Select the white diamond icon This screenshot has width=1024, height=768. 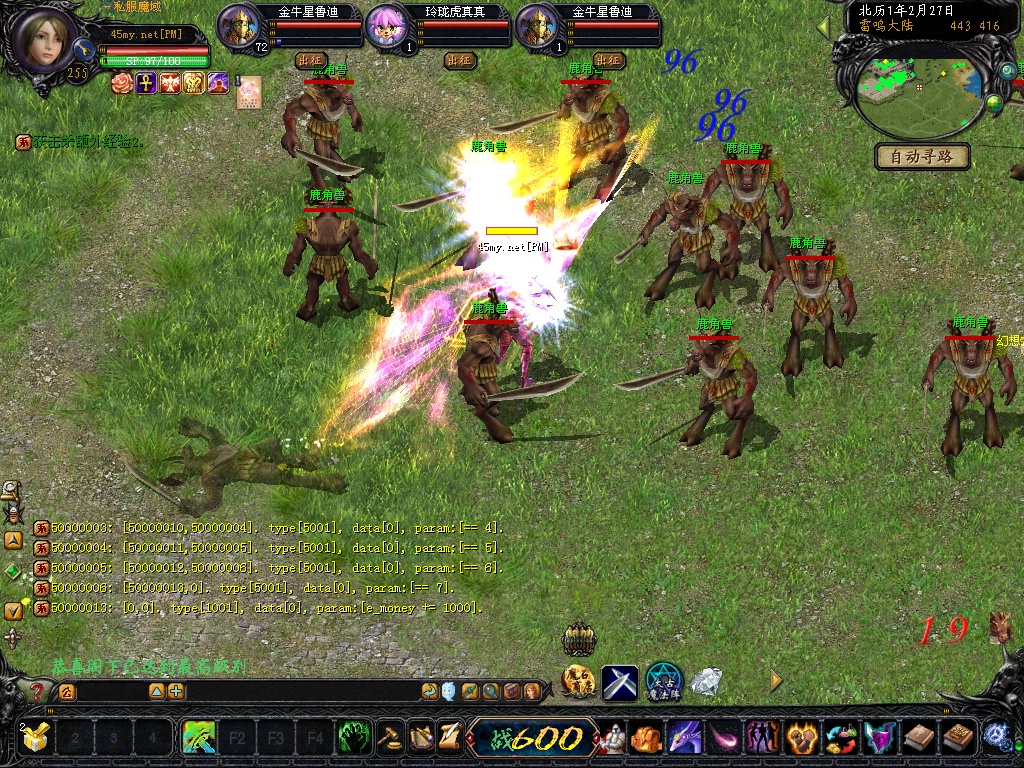pos(707,682)
